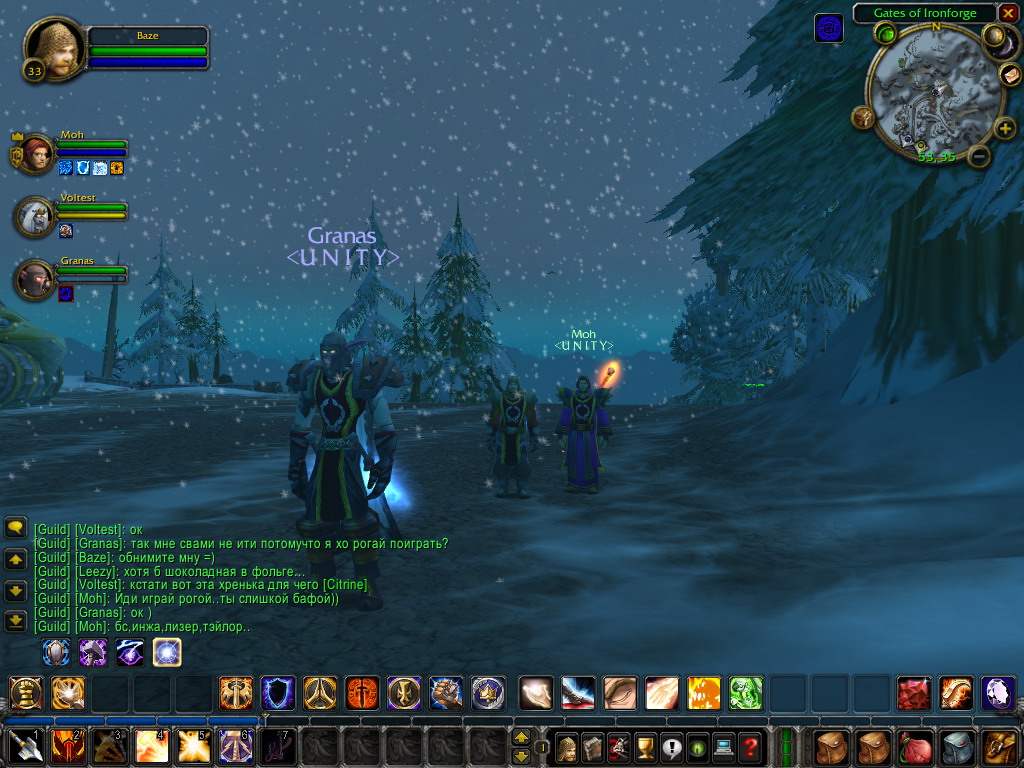Image resolution: width=1024 pixels, height=768 pixels.
Task: Open the red drawstring pouch bag
Action: pyautogui.click(x=914, y=747)
